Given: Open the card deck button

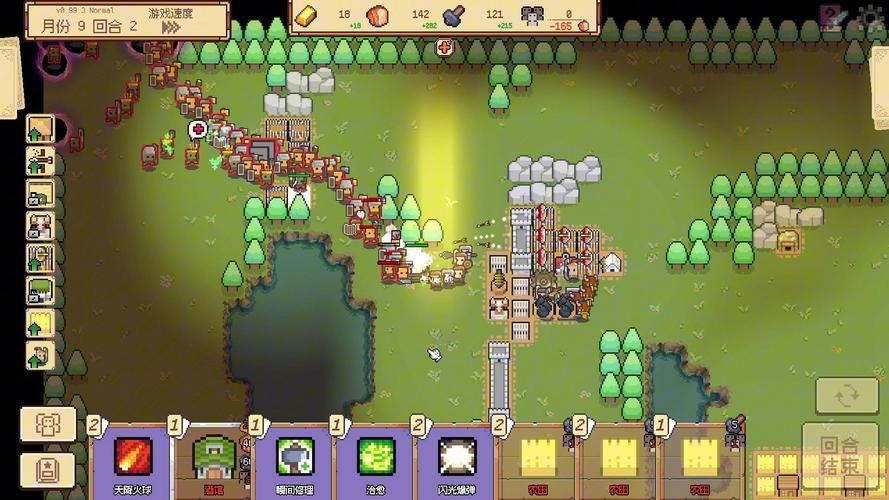Looking at the screenshot, I should click(48, 468).
